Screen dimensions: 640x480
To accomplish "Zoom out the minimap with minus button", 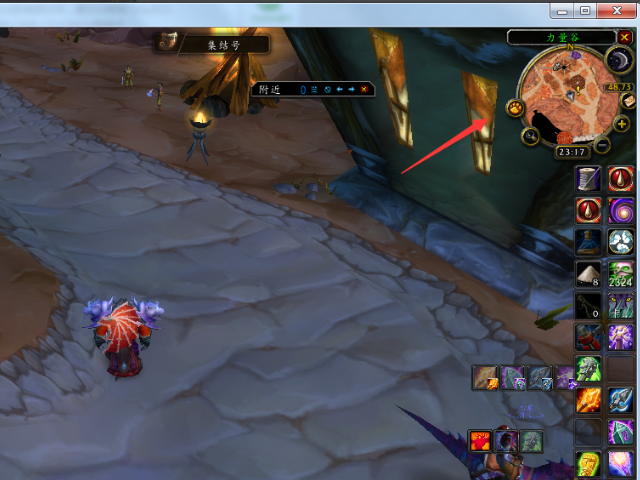I will [x=603, y=143].
